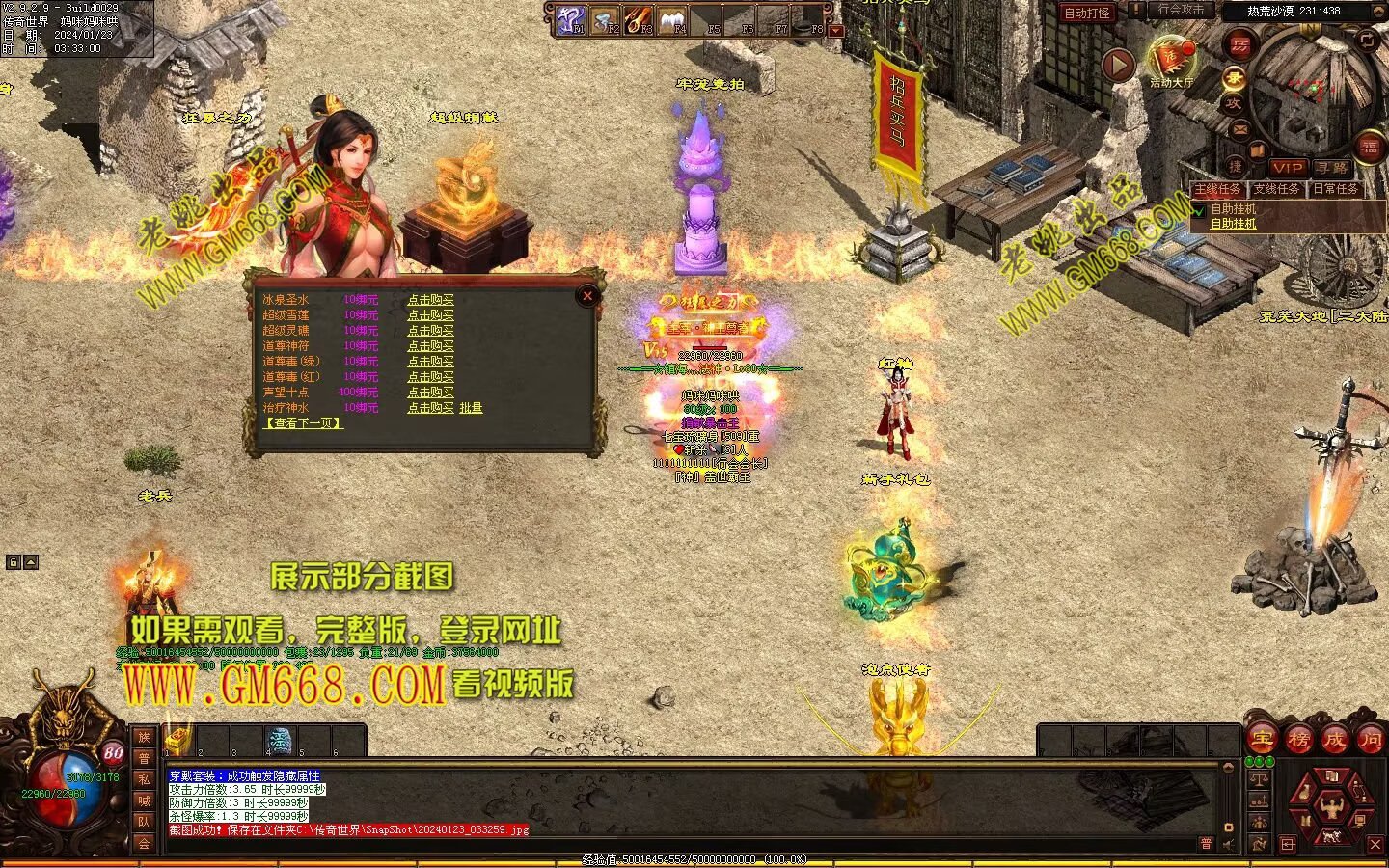The height and width of the screenshot is (868, 1389).
Task: Click the round play arrow button
Action: (1118, 65)
